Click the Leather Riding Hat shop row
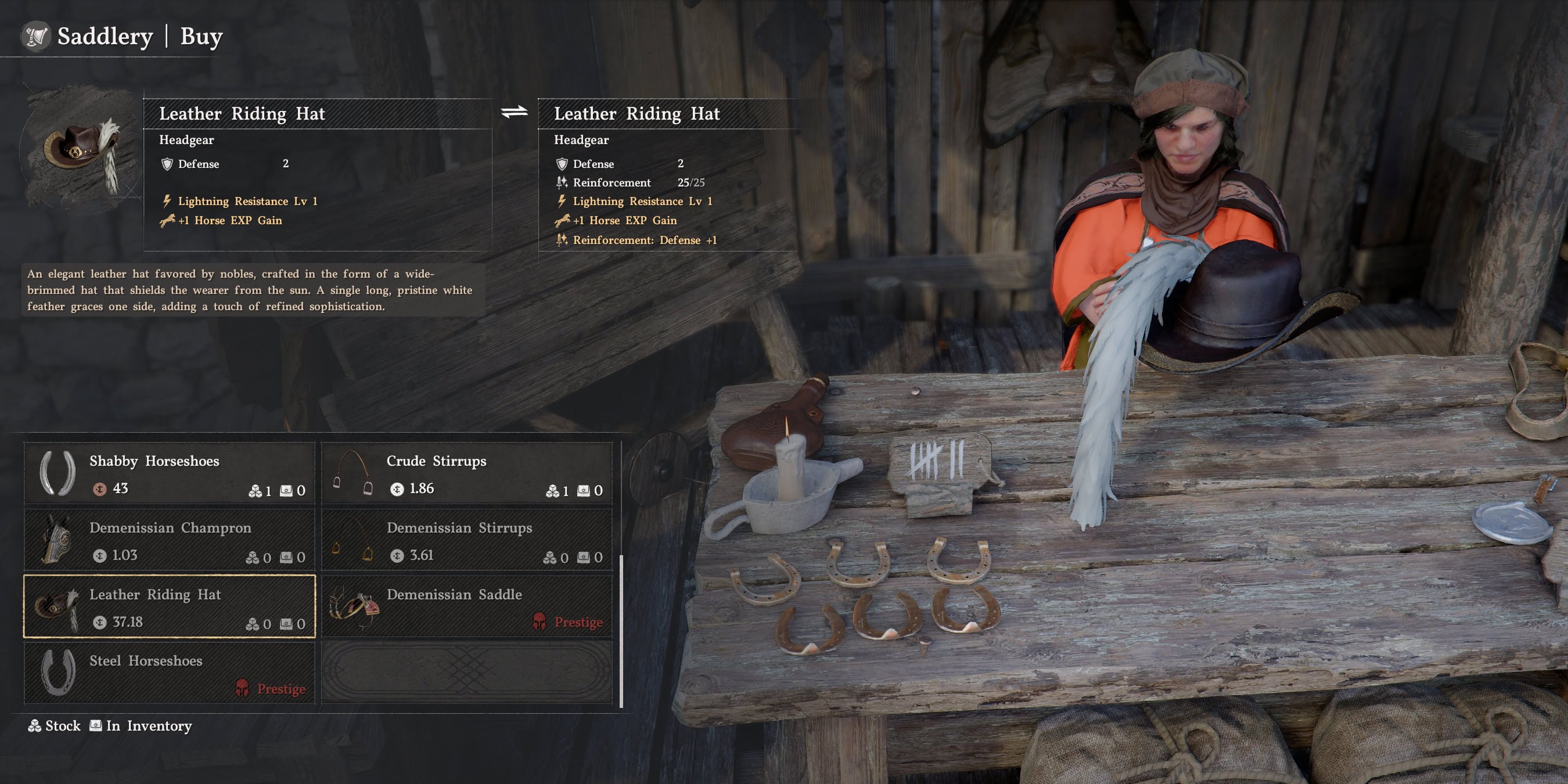Image resolution: width=1568 pixels, height=784 pixels. [169, 606]
